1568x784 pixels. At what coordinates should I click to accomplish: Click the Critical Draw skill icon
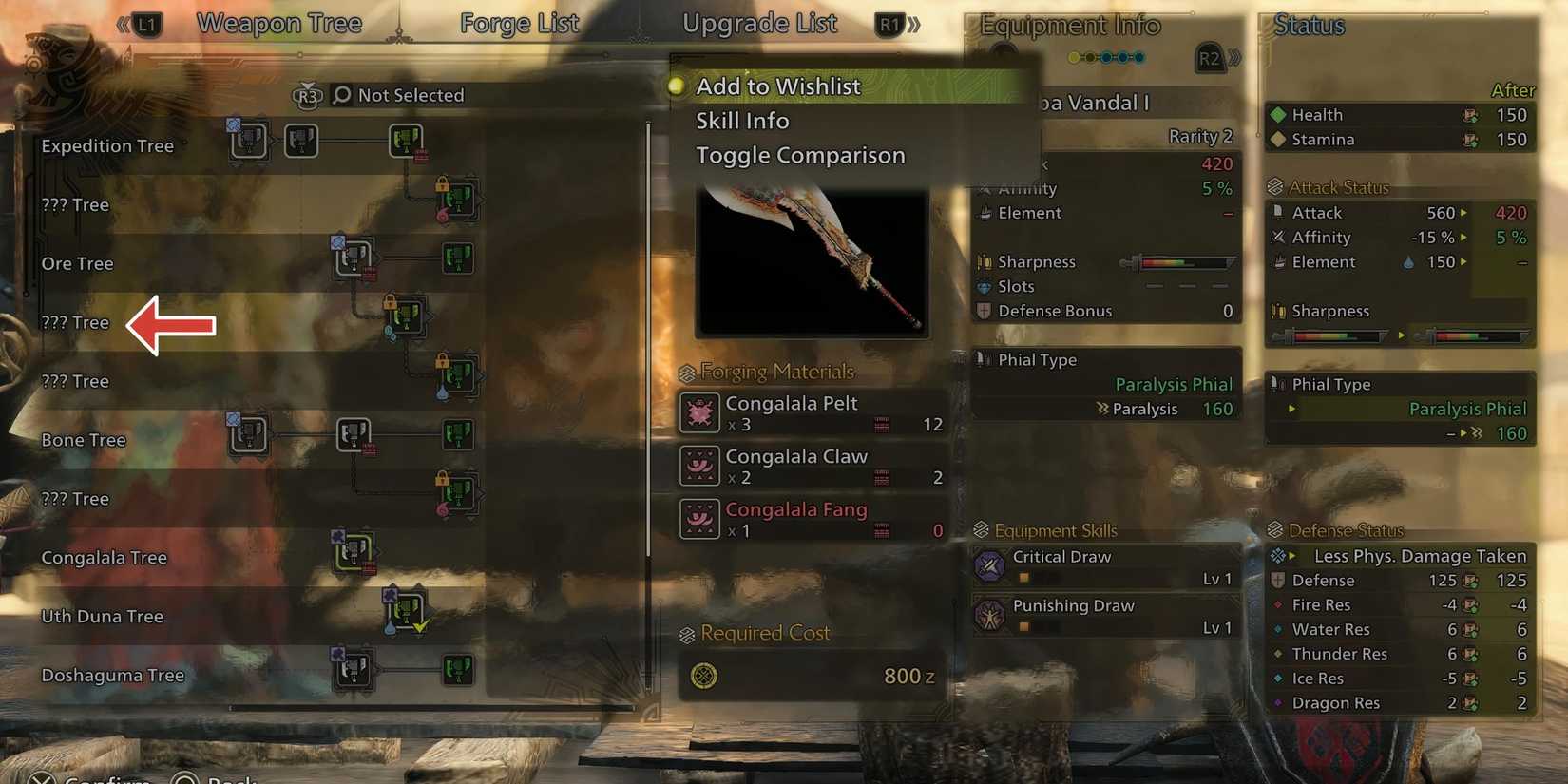(x=990, y=565)
